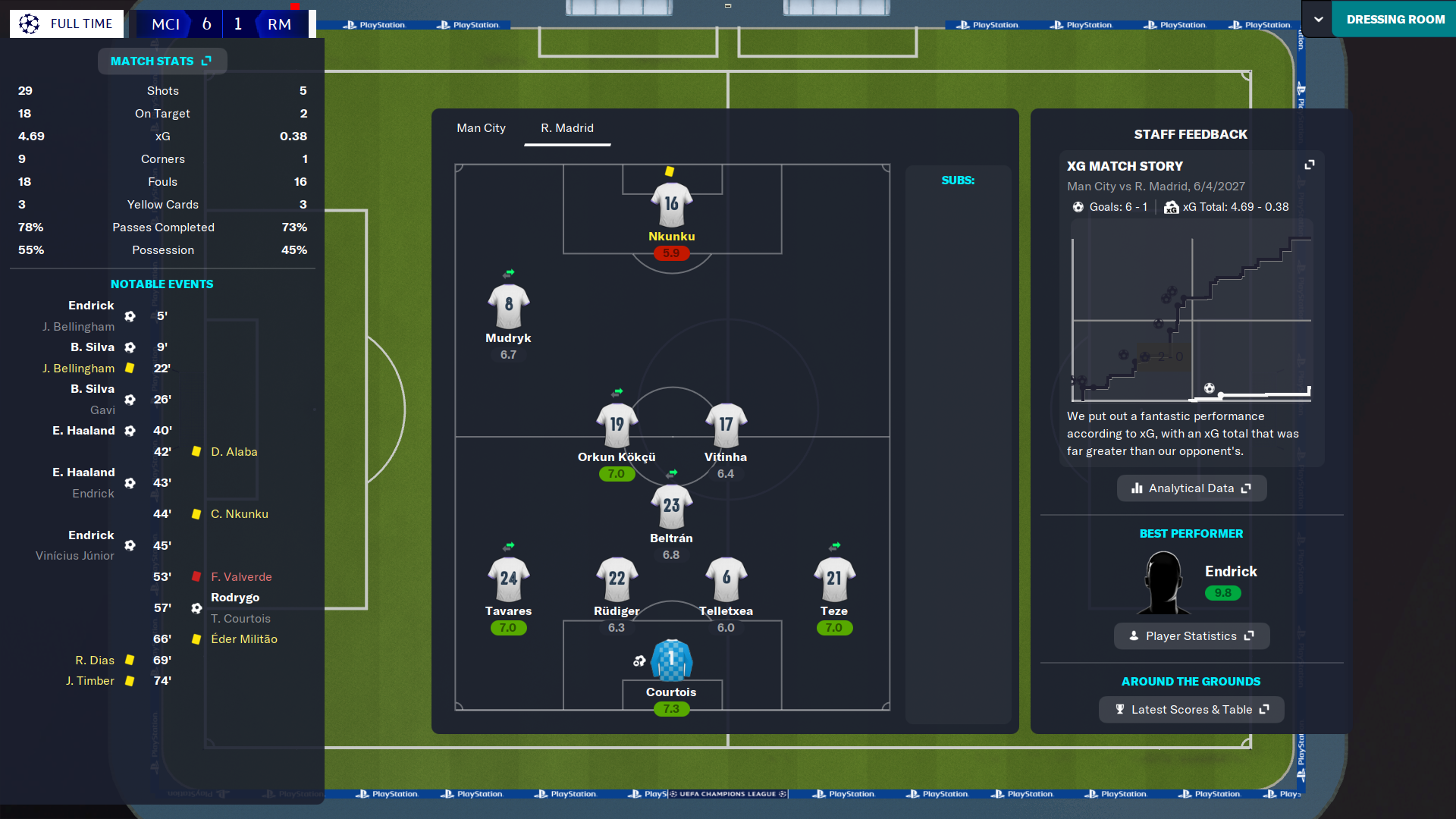
Task: Choose goalkeeper Courtois
Action: coord(671,661)
